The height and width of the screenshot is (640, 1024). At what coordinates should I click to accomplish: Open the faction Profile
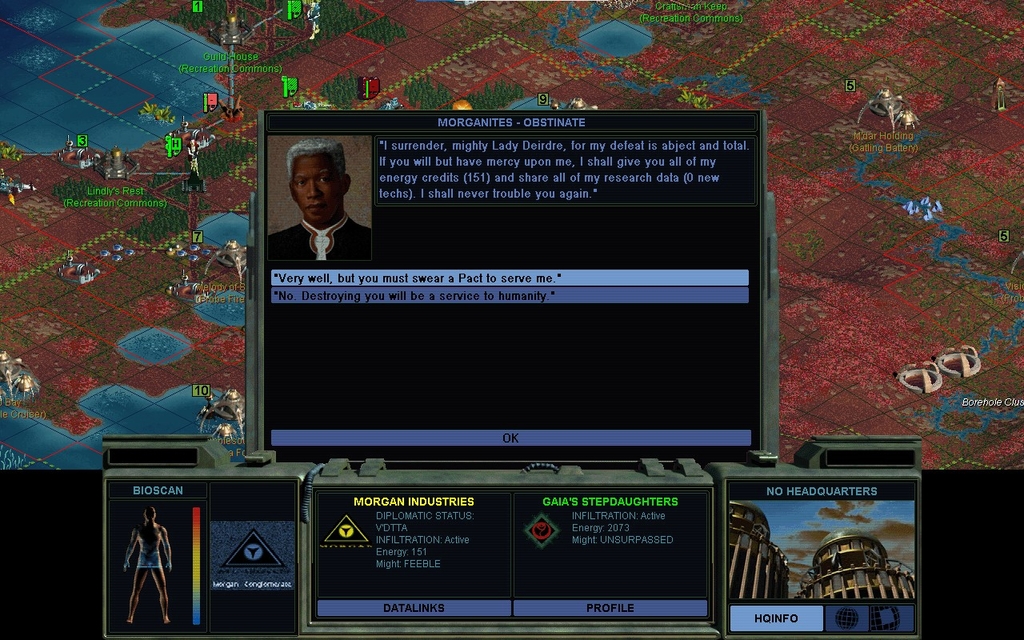tap(610, 608)
